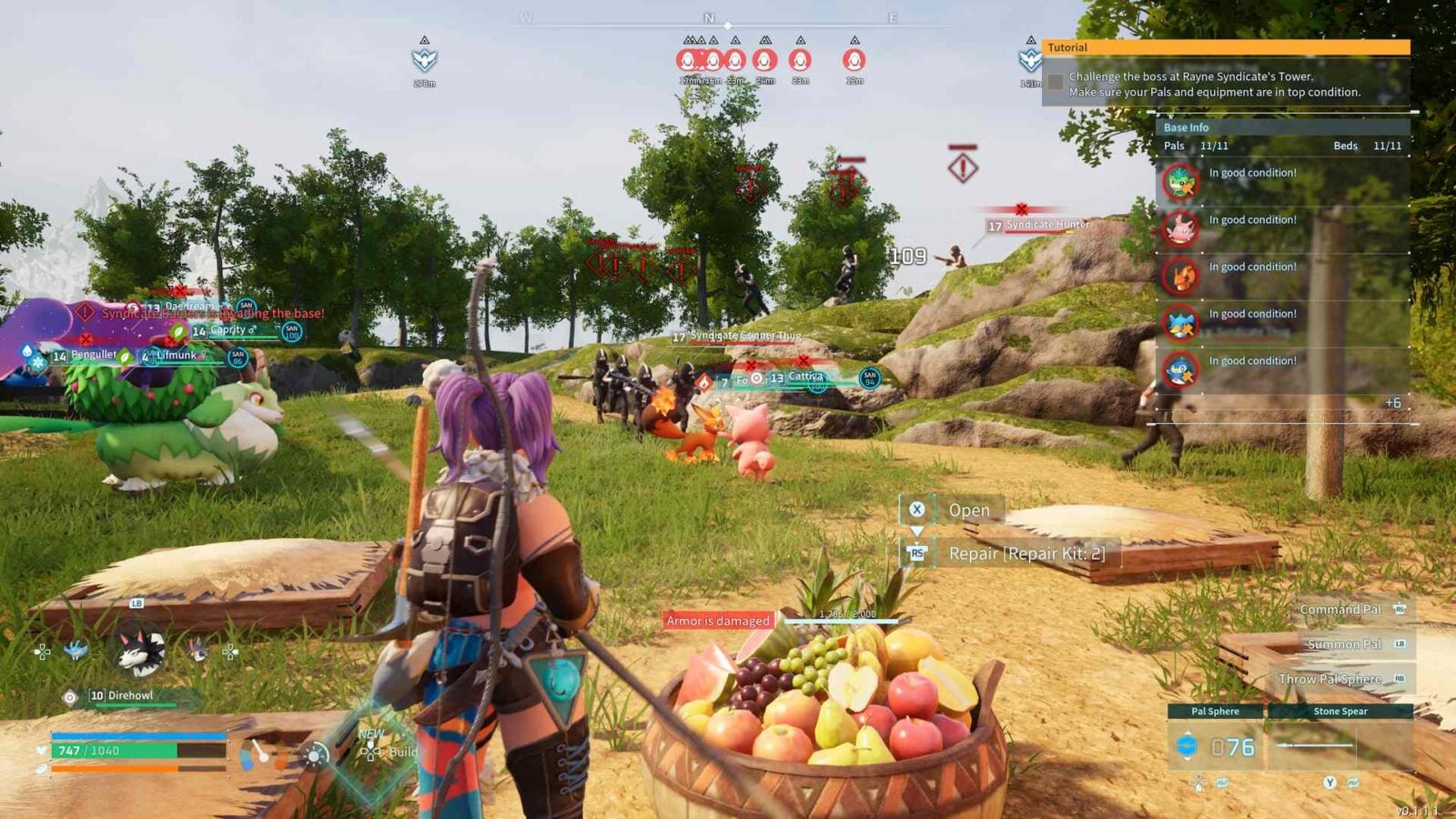The width and height of the screenshot is (1456, 819).
Task: Select the Pal Sphere slot
Action: [1216, 746]
